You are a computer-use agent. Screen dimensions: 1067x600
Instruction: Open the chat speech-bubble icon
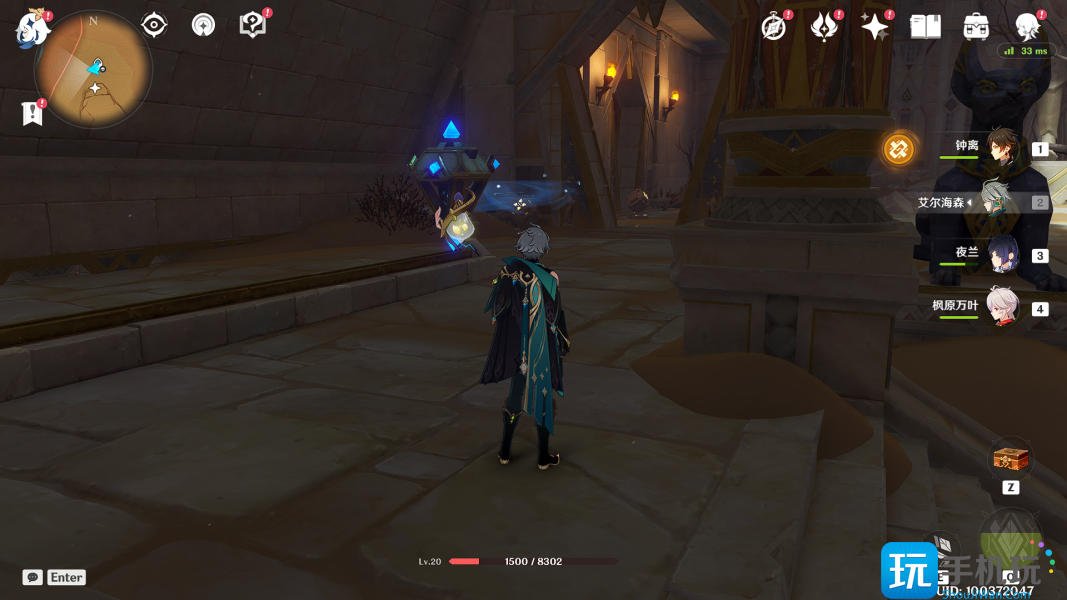click(33, 577)
